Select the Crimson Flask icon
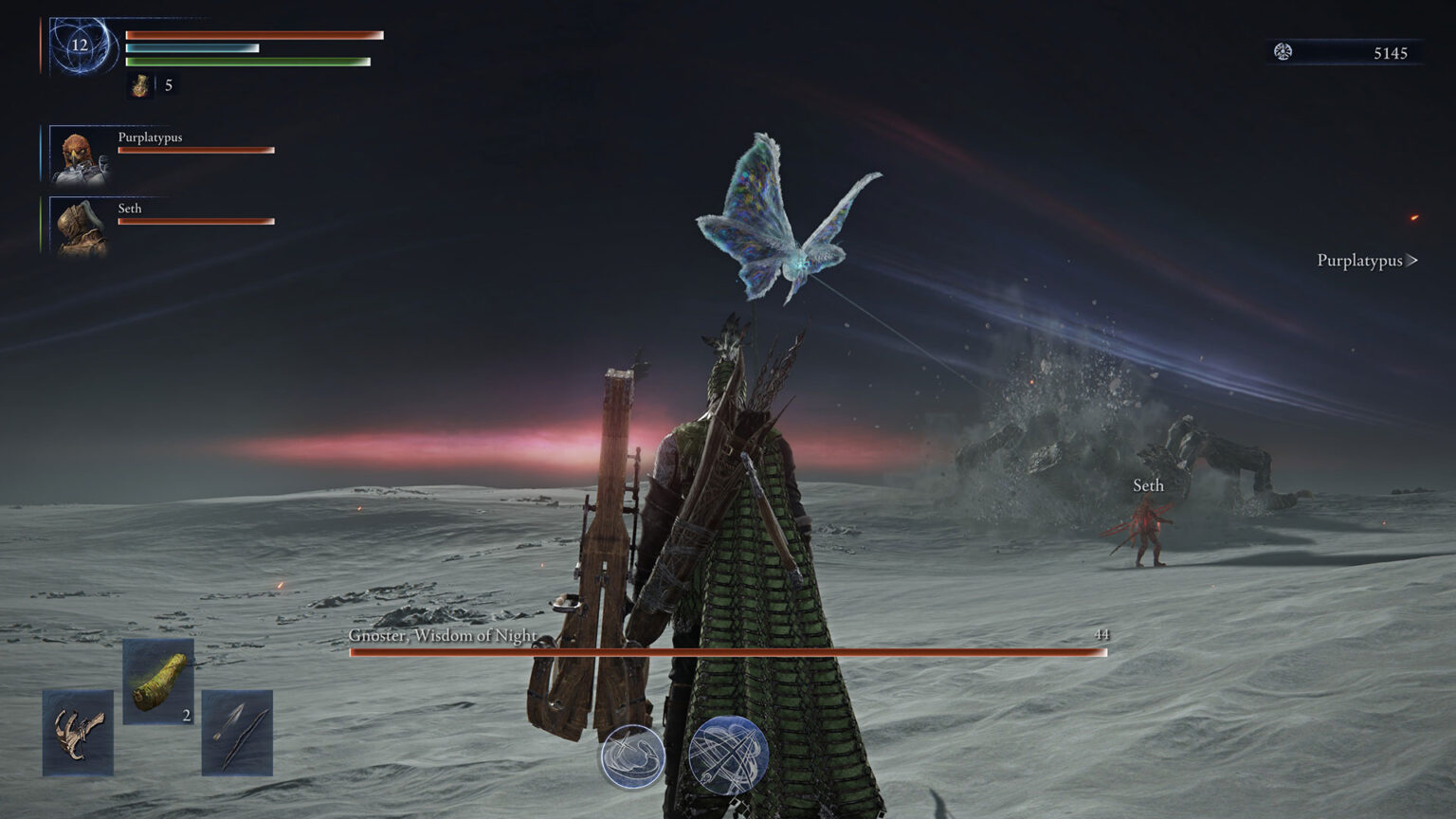The height and width of the screenshot is (819, 1456). click(138, 85)
